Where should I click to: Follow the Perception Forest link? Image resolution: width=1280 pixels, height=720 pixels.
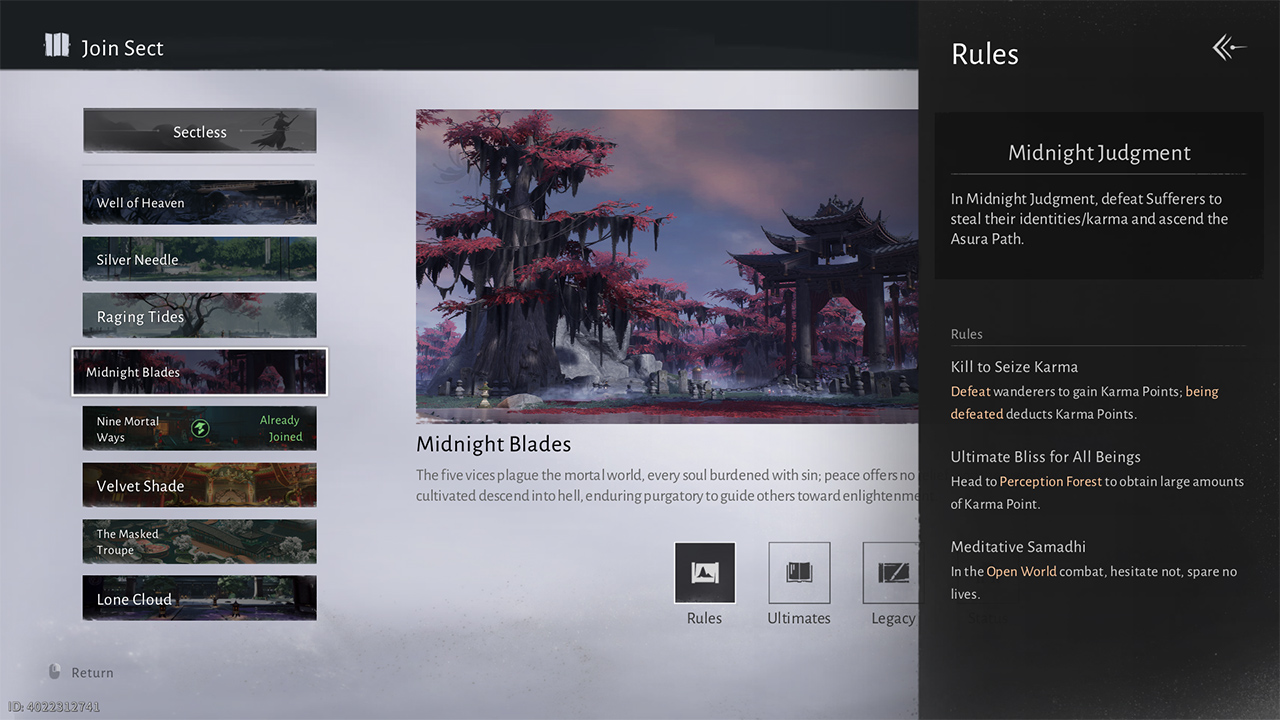1050,482
